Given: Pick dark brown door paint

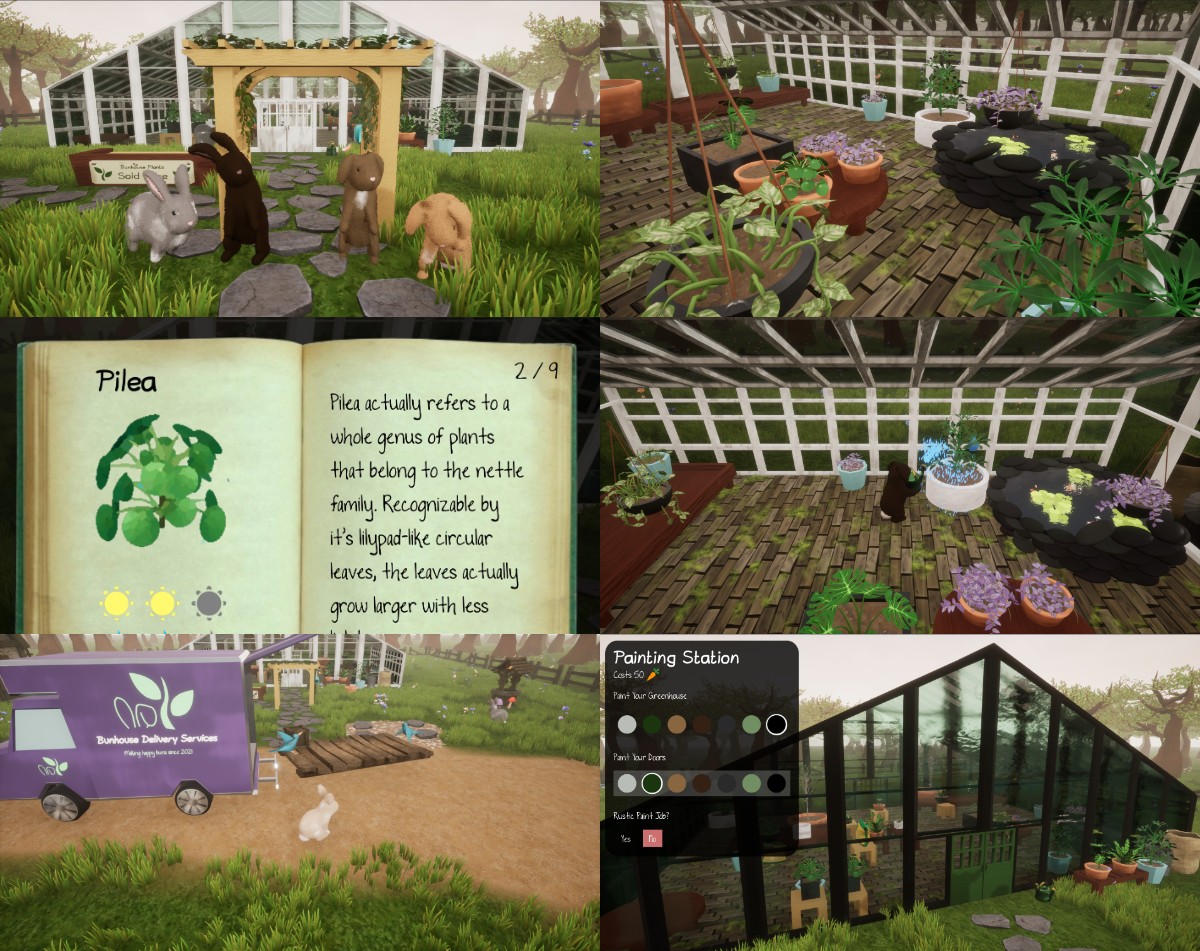Looking at the screenshot, I should point(702,783).
